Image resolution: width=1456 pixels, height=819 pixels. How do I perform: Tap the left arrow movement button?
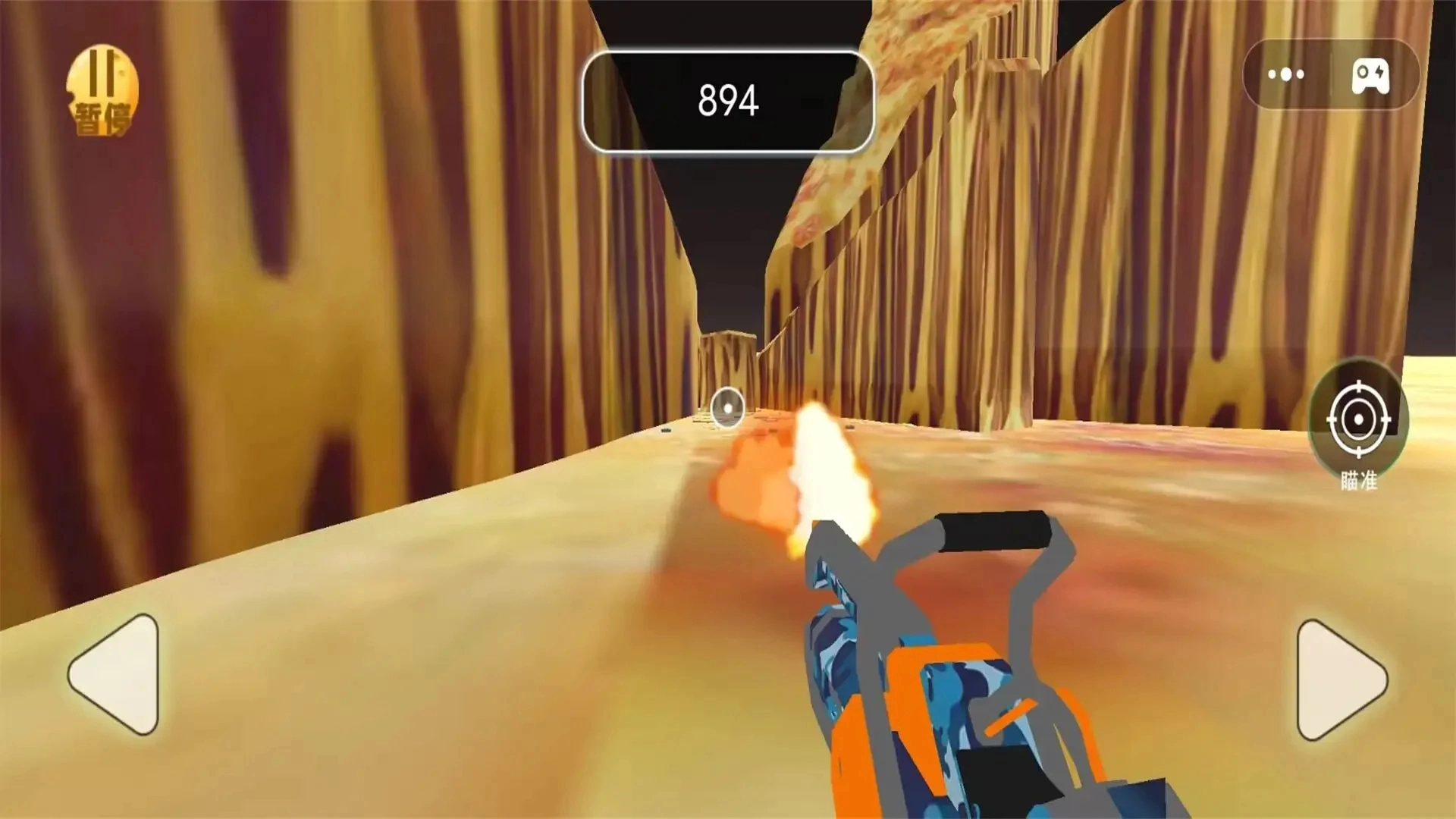116,674
